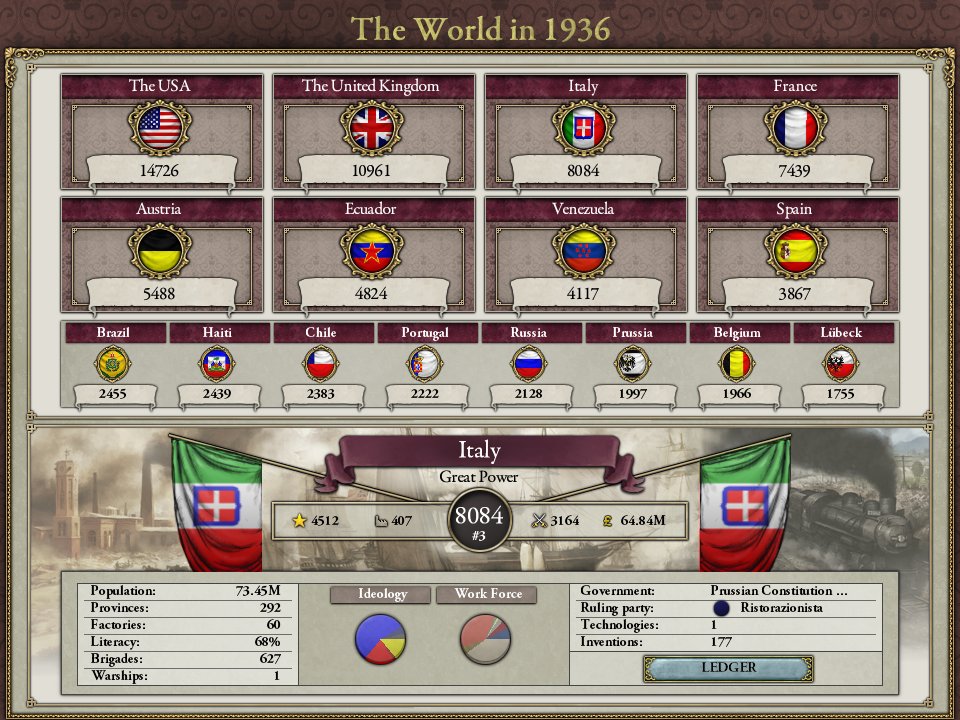The image size is (960, 720).
Task: Select France's flag card
Action: click(x=796, y=128)
